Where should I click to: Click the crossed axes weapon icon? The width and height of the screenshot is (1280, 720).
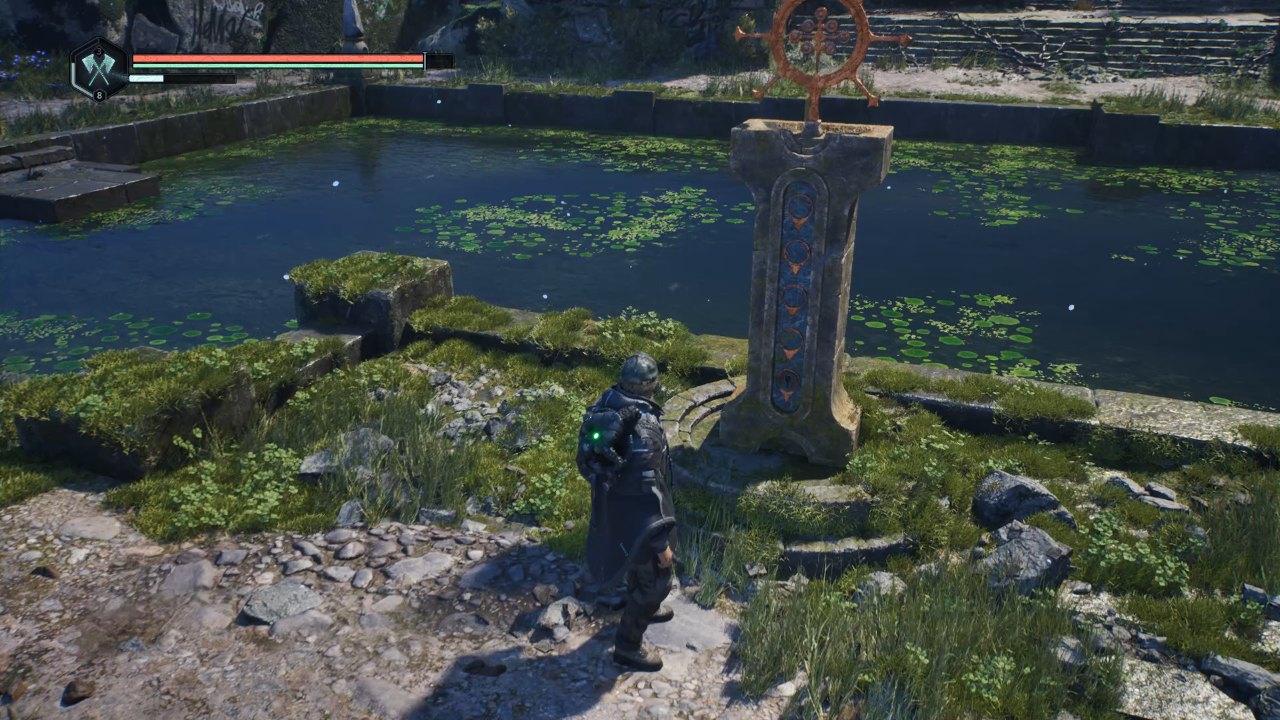pyautogui.click(x=99, y=68)
